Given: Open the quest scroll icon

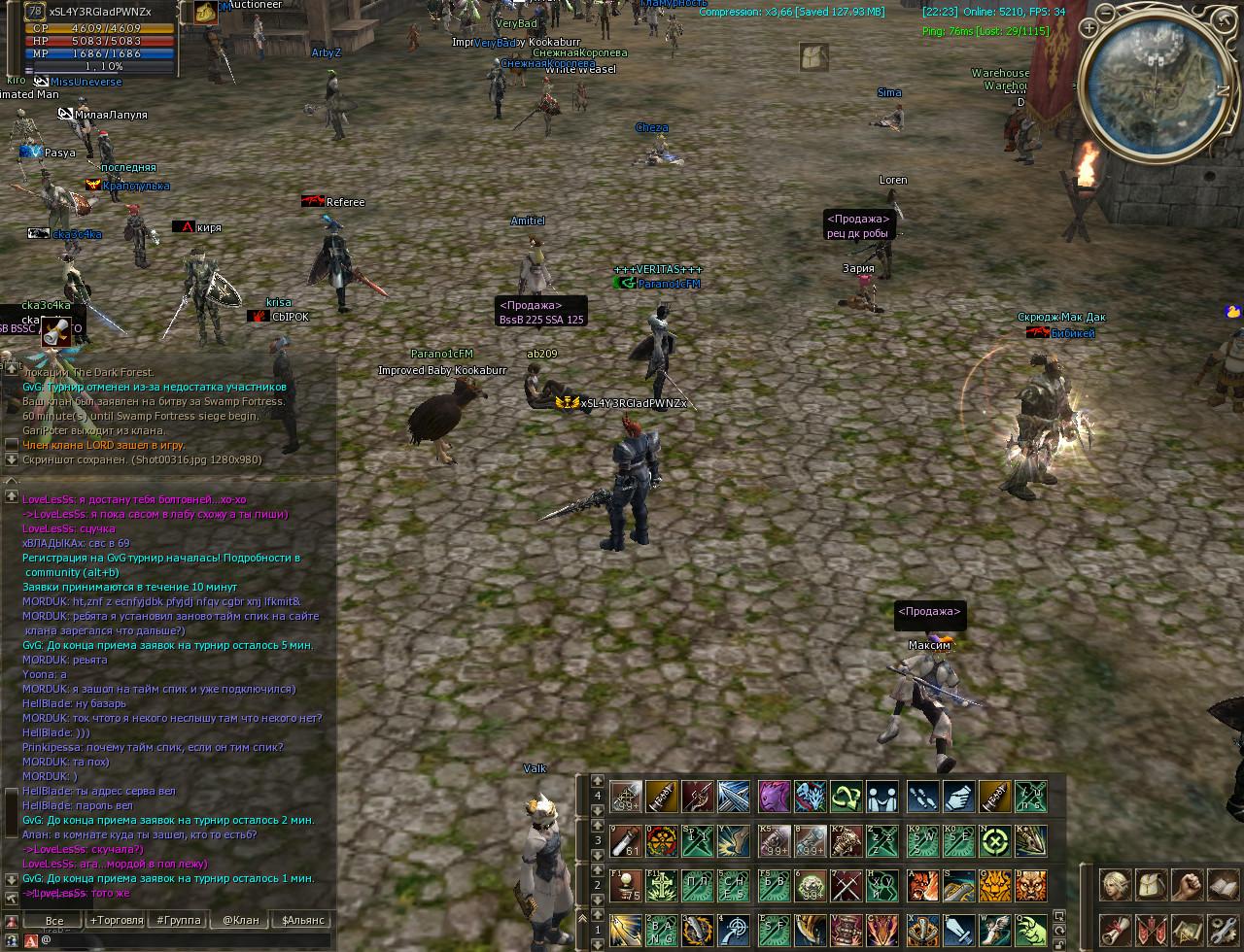Looking at the screenshot, I should (x=1114, y=930).
